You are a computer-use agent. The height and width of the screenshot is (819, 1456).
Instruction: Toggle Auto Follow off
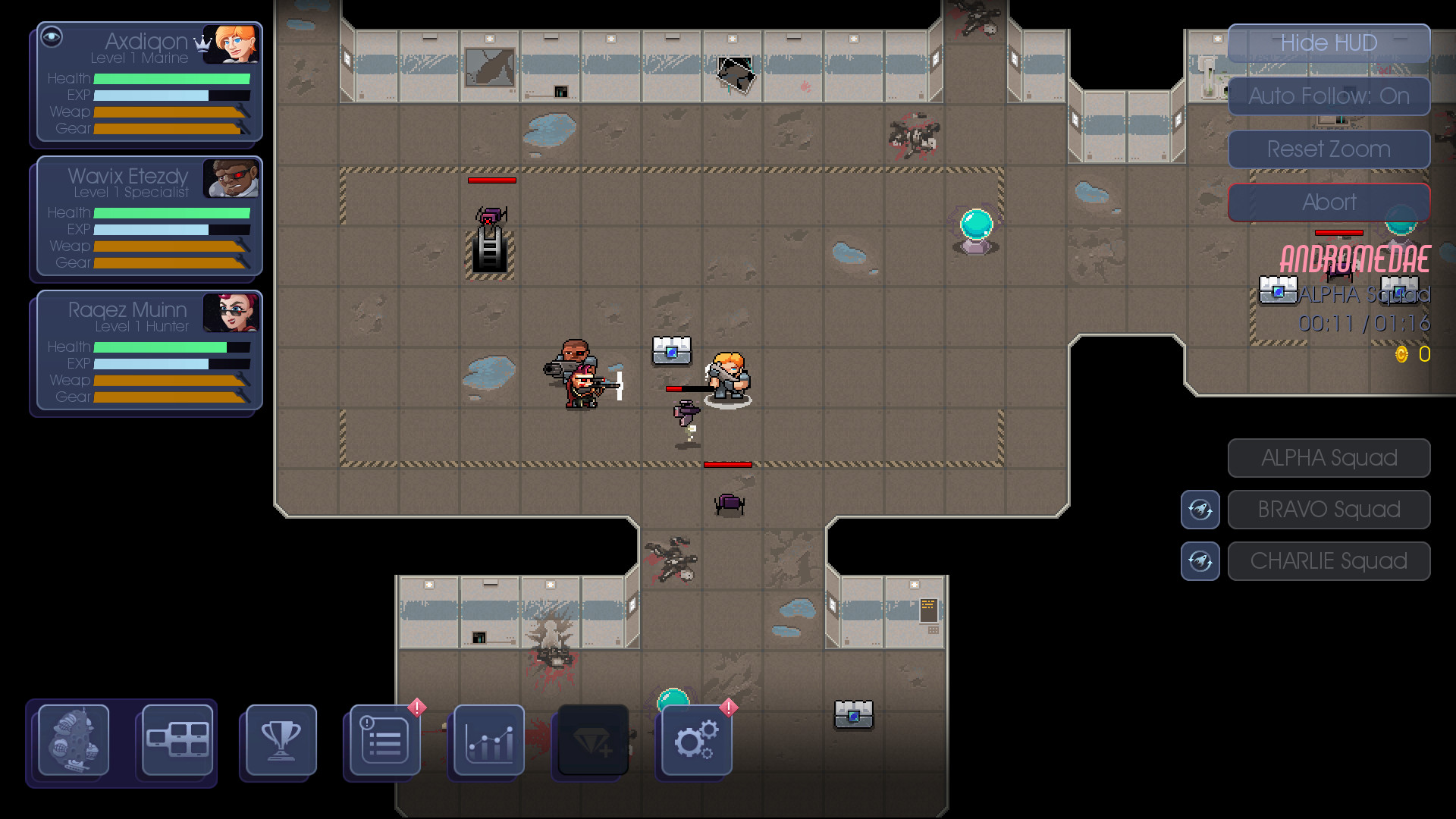coord(1329,96)
